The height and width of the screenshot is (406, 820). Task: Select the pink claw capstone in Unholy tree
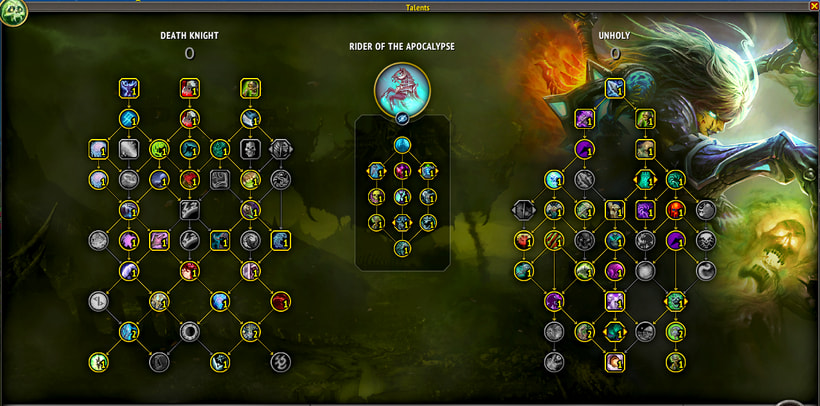pyautogui.click(x=615, y=361)
